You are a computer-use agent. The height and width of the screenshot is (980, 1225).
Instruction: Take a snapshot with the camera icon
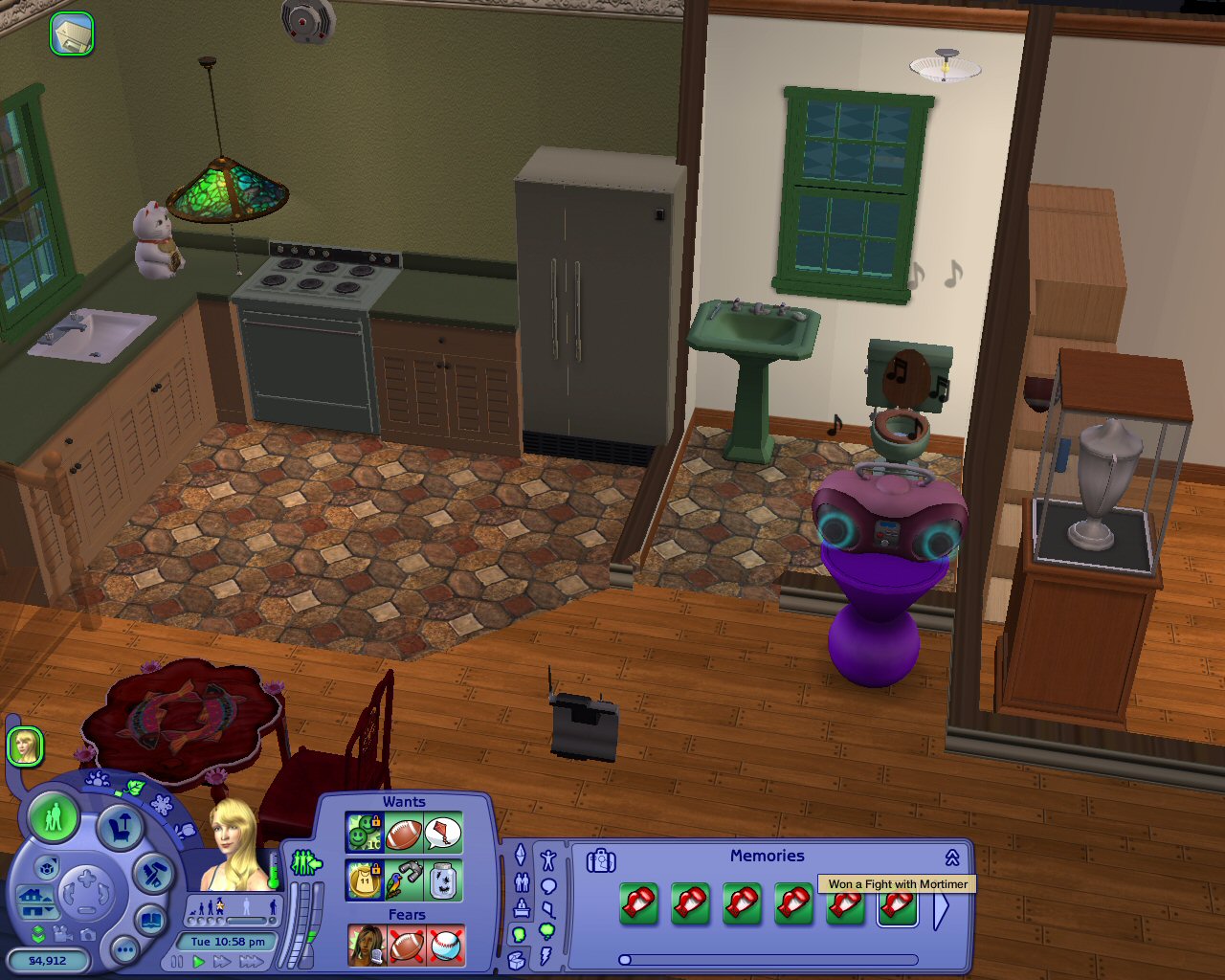[87, 935]
